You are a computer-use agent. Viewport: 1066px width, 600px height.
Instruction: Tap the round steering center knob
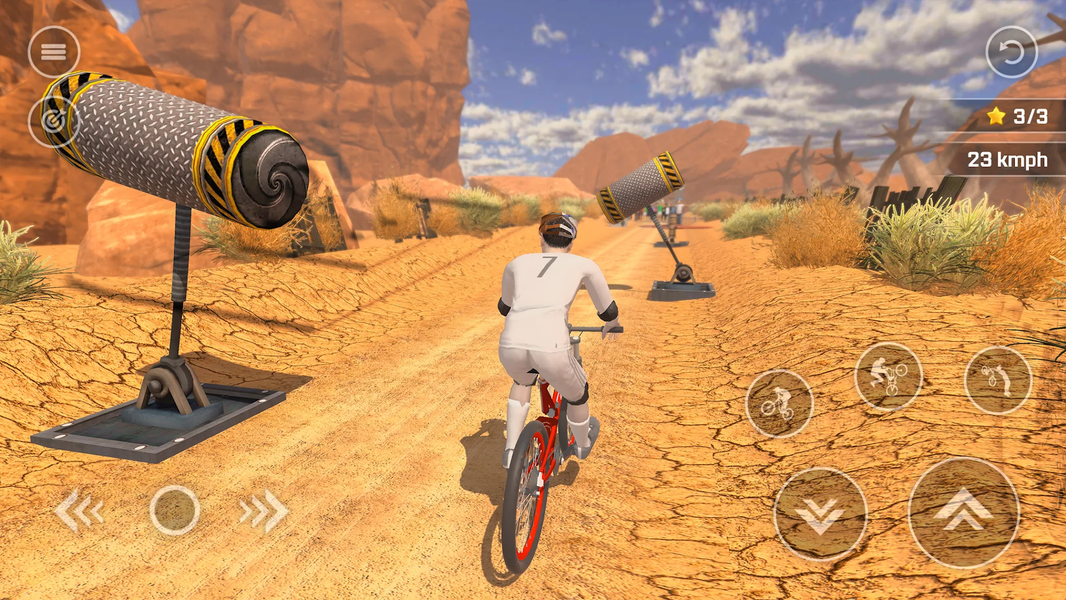[175, 510]
